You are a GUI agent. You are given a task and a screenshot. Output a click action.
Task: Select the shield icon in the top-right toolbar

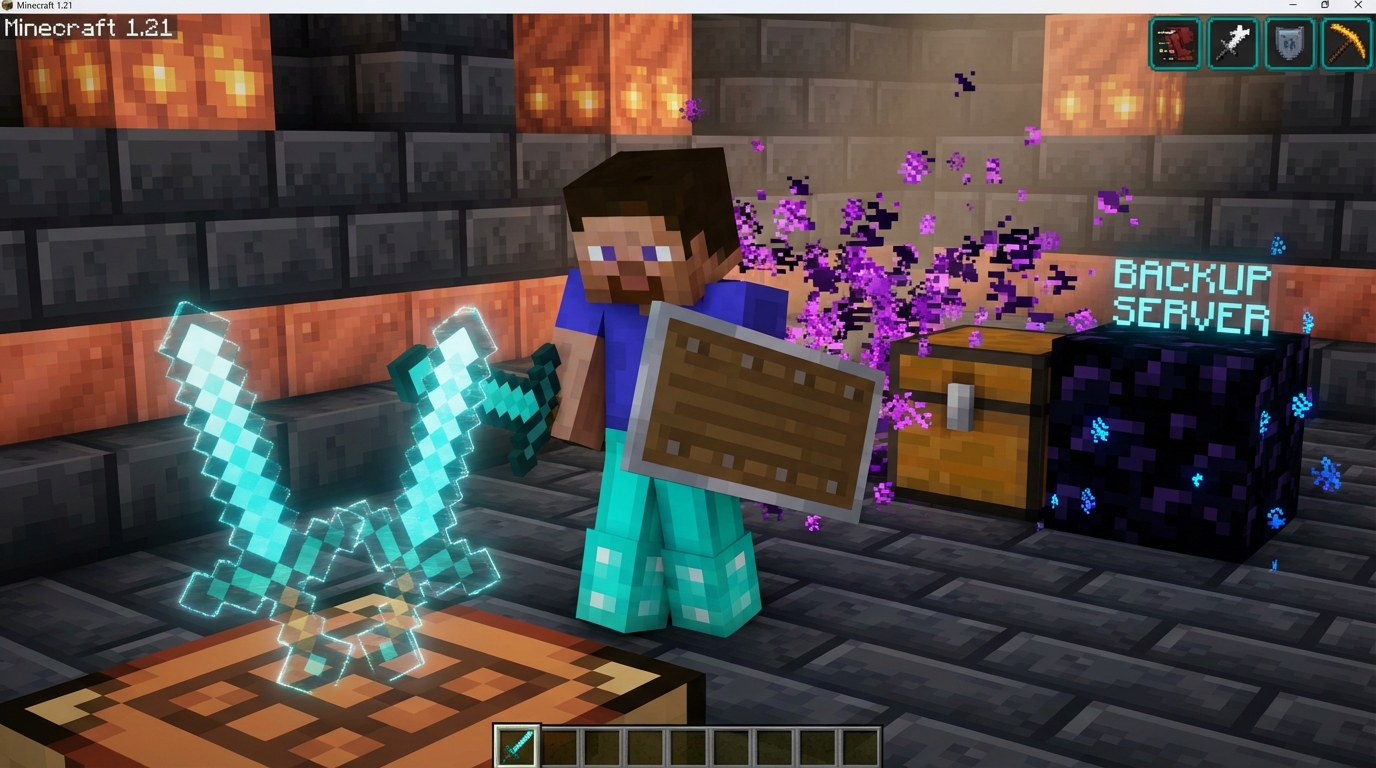(x=1288, y=43)
